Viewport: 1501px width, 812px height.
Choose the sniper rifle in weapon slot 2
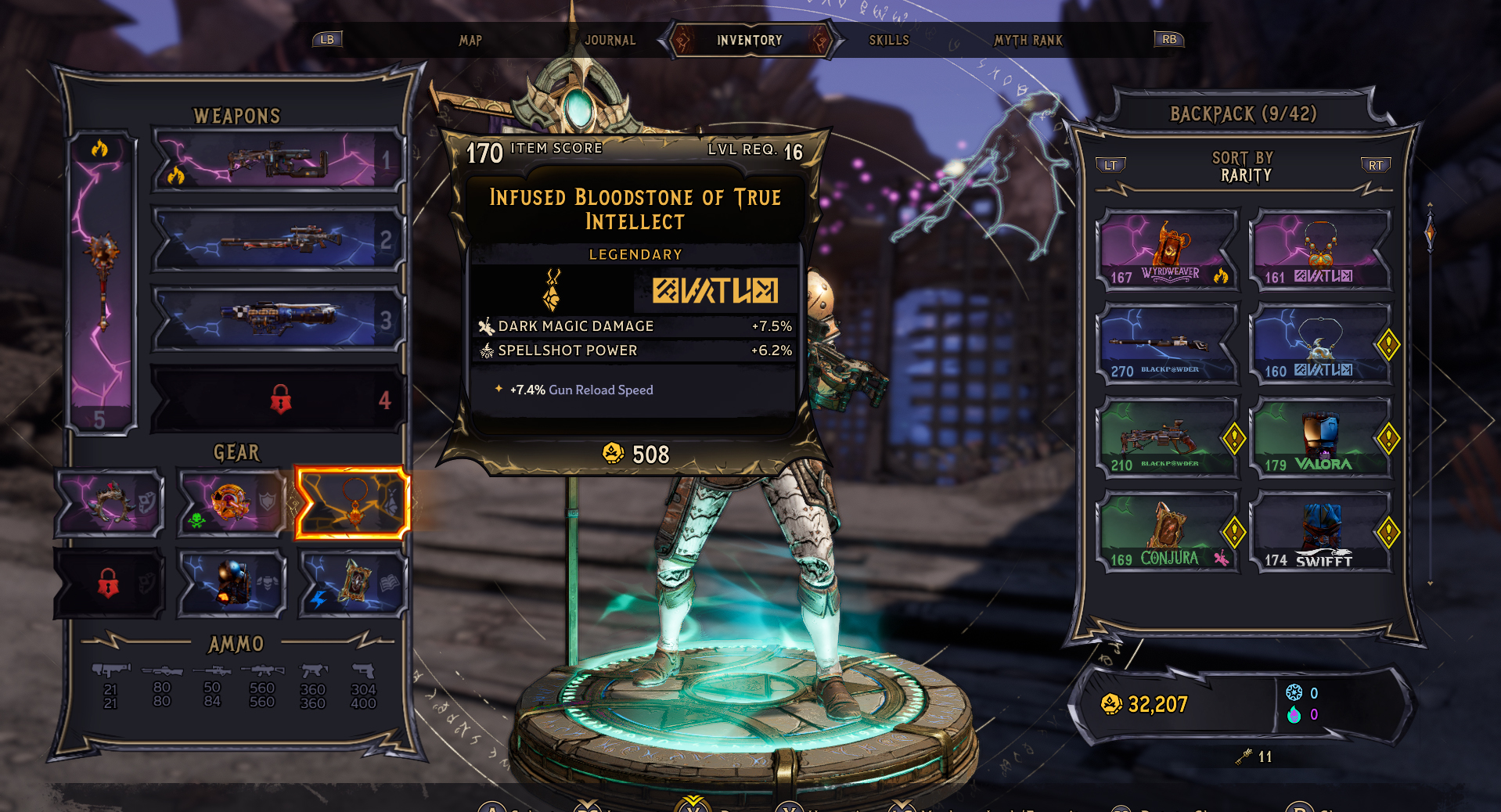pyautogui.click(x=278, y=240)
